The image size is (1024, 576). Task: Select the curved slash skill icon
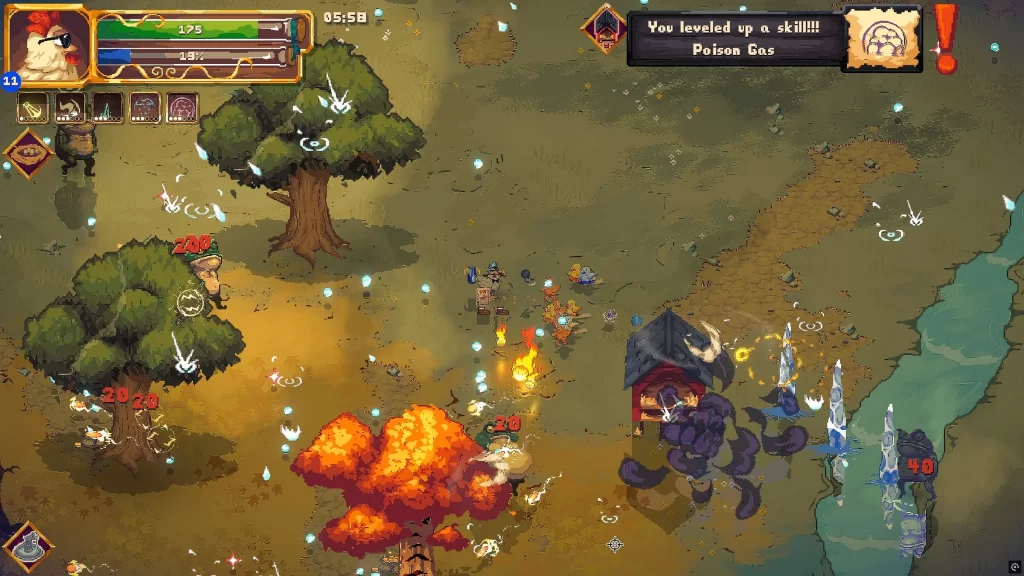tap(70, 108)
